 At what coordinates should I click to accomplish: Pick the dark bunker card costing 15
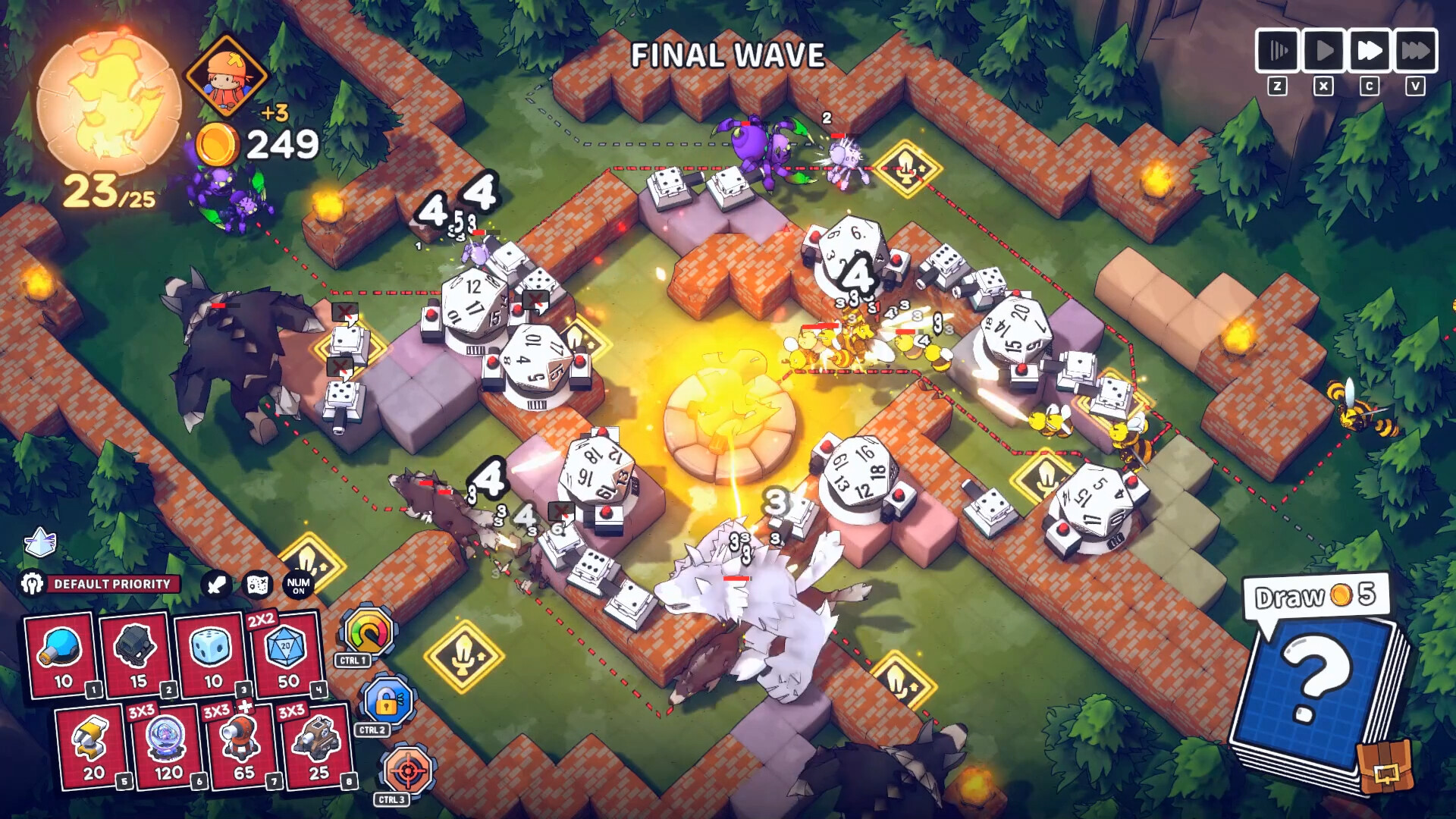(137, 654)
